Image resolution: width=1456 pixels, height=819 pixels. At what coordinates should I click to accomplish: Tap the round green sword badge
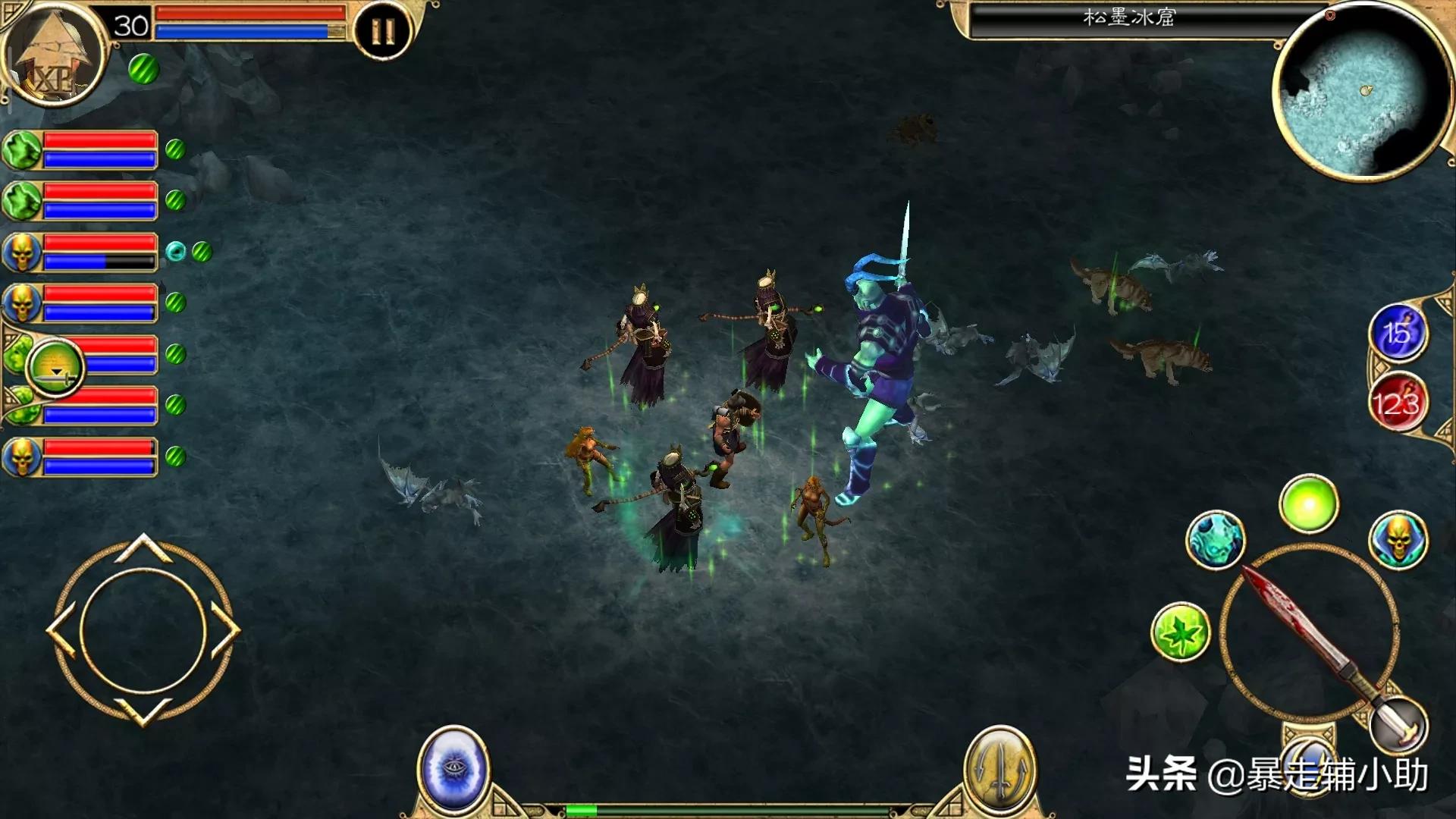coord(55,368)
